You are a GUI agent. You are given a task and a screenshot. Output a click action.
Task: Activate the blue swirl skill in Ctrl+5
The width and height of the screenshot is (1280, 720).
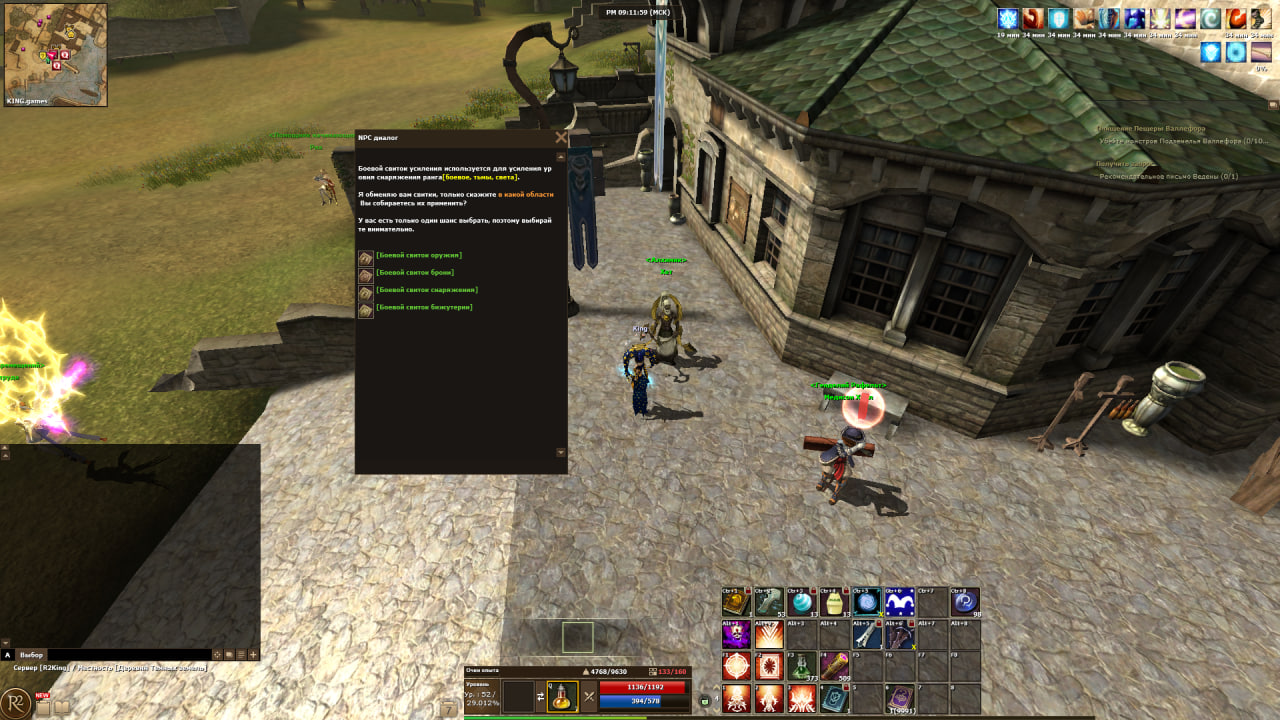tap(867, 602)
